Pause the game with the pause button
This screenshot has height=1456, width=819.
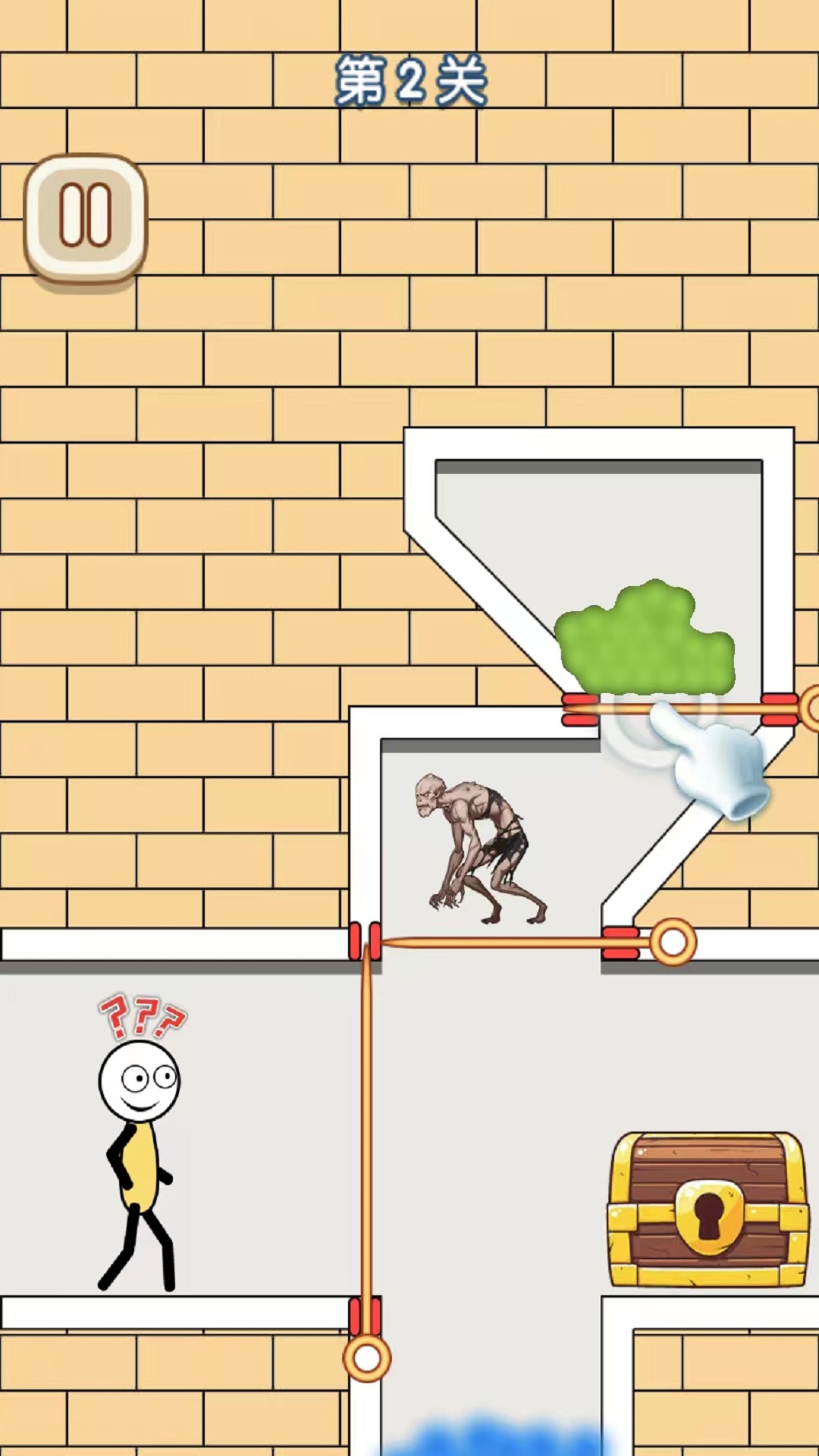pyautogui.click(x=86, y=218)
